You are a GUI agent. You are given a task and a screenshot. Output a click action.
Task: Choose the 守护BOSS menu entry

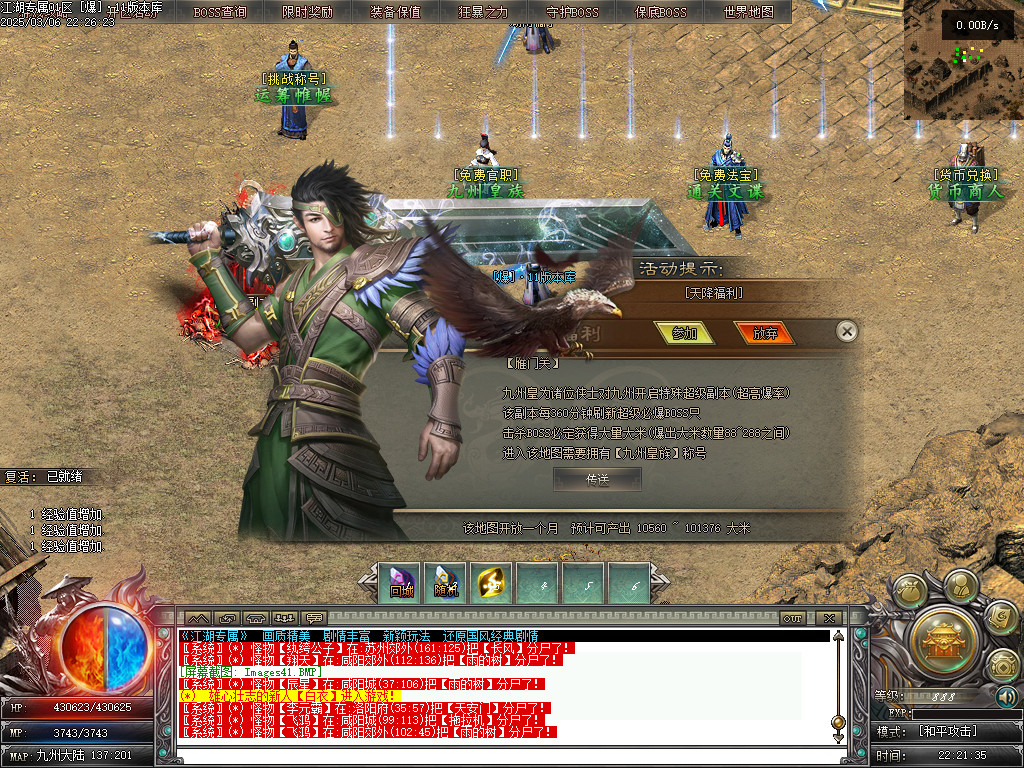pos(572,12)
